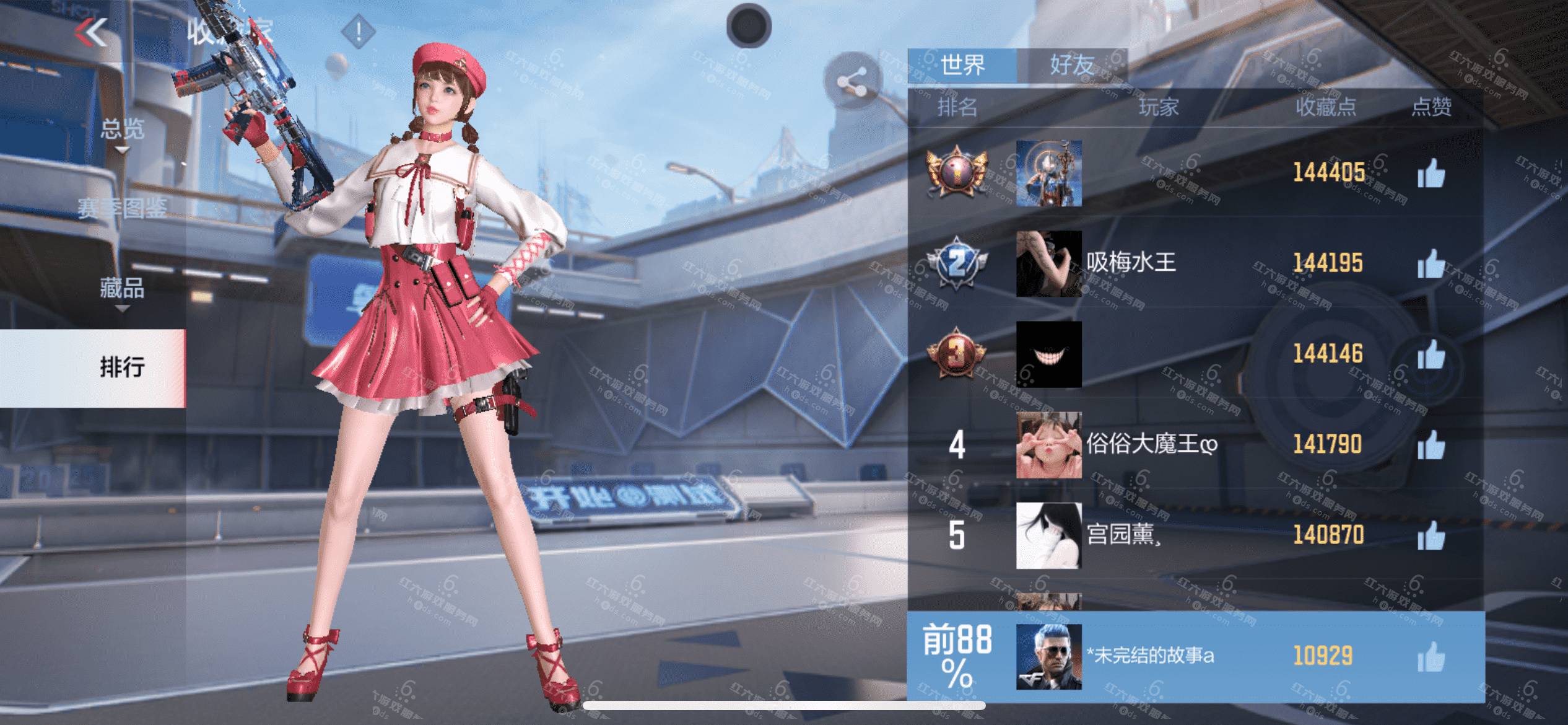Like the player 宫园薰
This screenshot has width=1568, height=725.
click(1431, 535)
